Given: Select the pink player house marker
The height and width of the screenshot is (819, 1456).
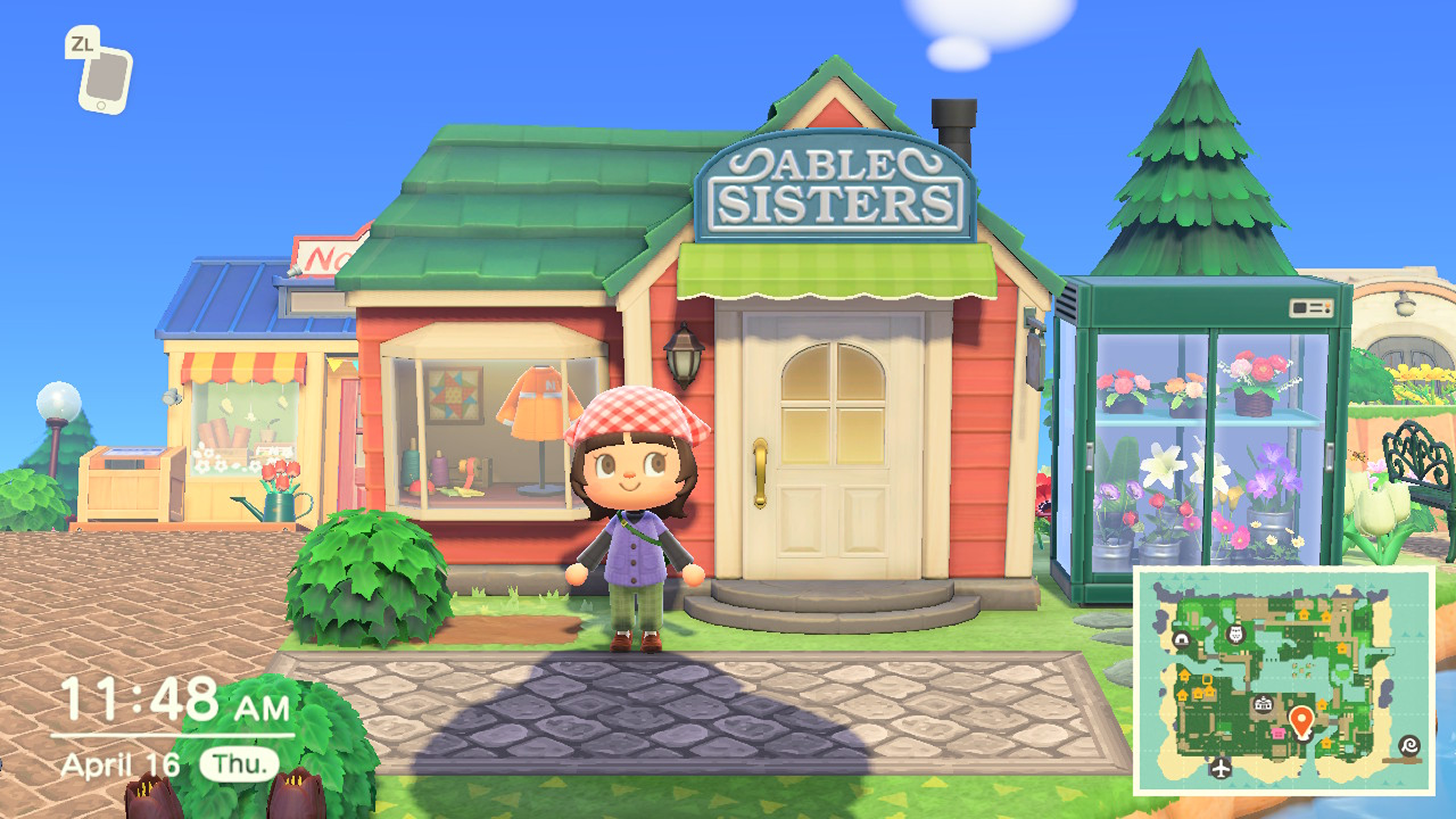Looking at the screenshot, I should (x=1278, y=734).
